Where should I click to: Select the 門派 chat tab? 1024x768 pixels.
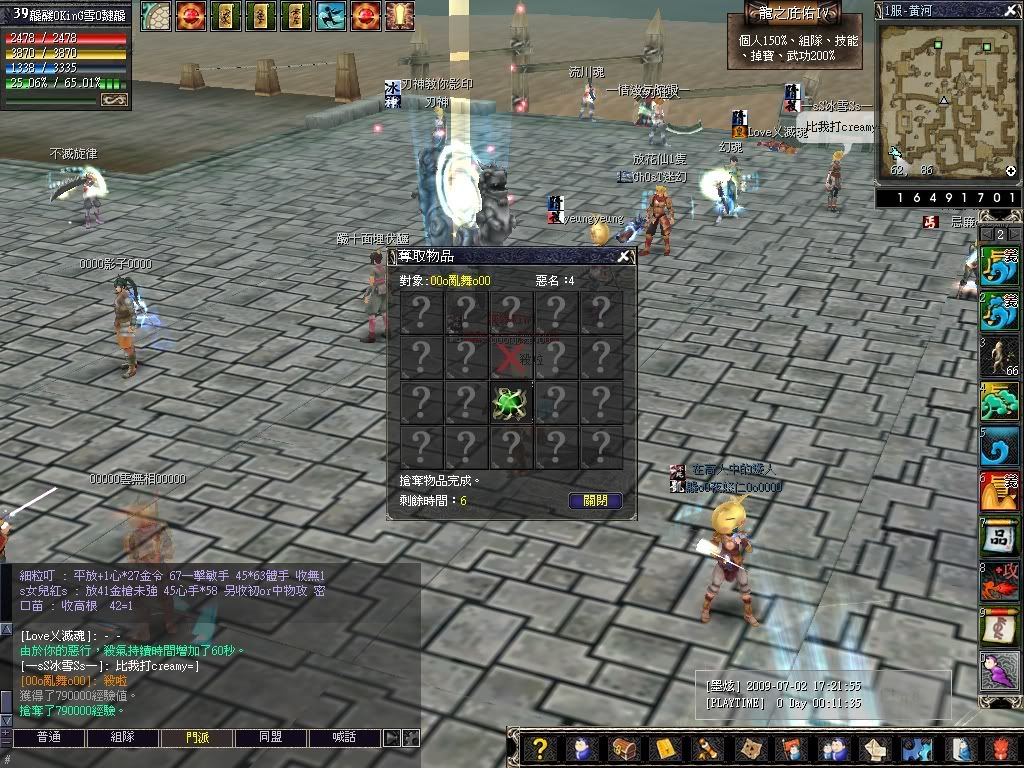[197, 738]
